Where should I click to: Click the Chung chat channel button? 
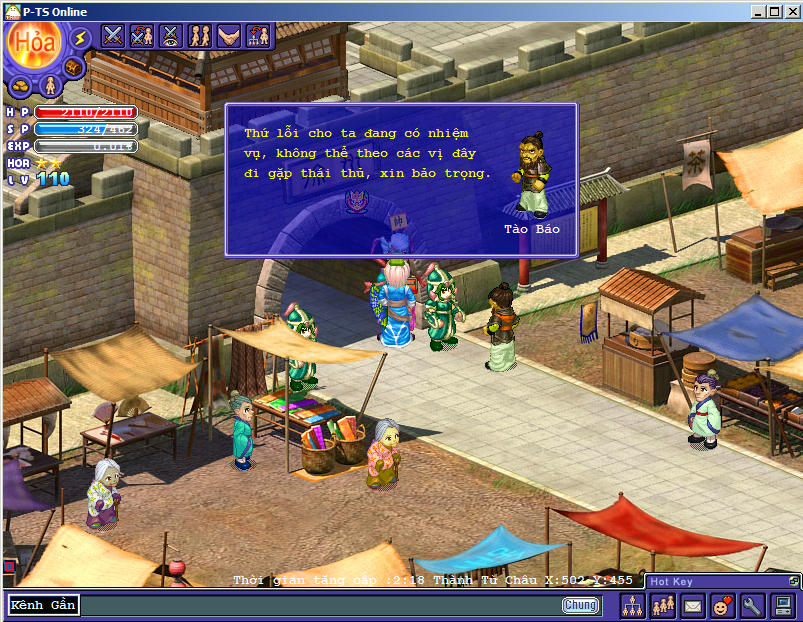[x=580, y=605]
